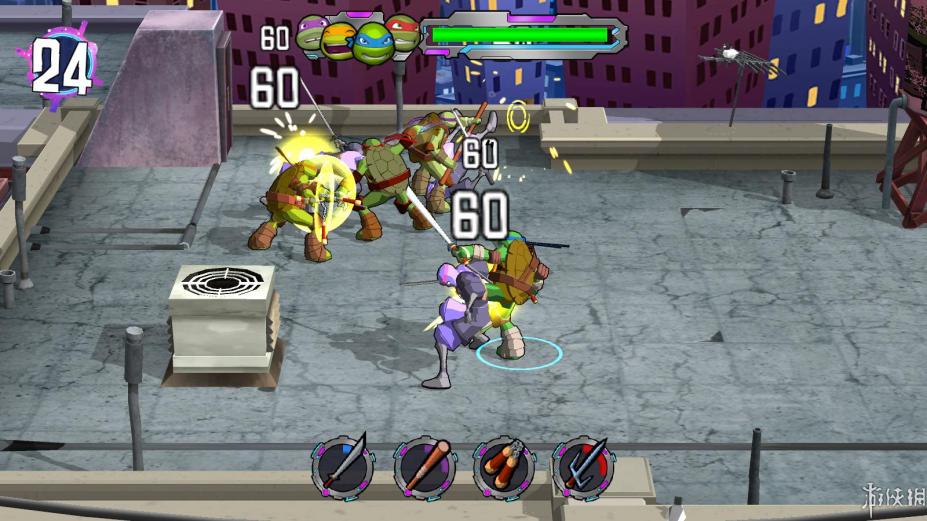Select Donatello's purple-masked portrait
The height and width of the screenshot is (521, 927).
[312, 33]
